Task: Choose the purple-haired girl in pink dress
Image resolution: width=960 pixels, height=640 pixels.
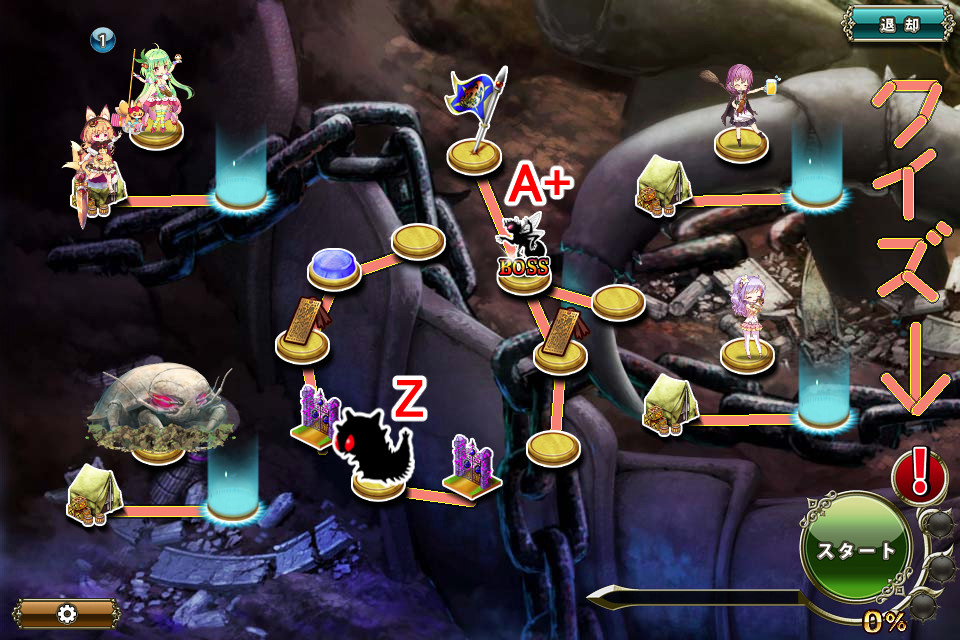Action: coord(747,320)
